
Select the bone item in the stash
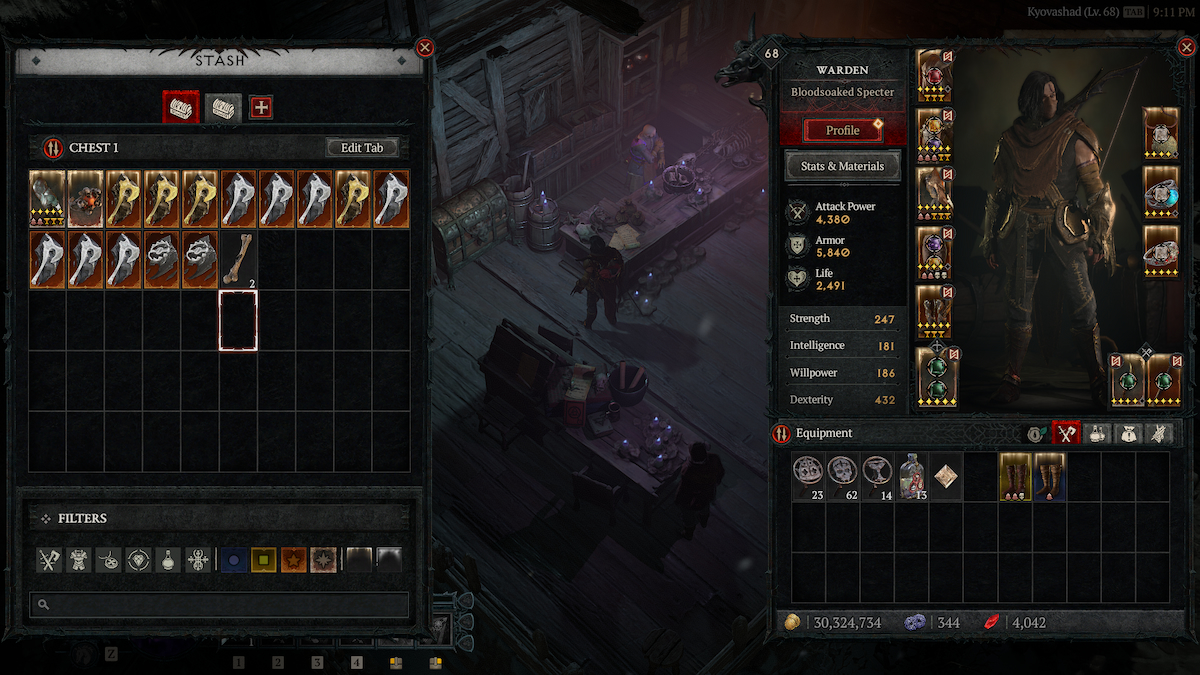(238, 259)
